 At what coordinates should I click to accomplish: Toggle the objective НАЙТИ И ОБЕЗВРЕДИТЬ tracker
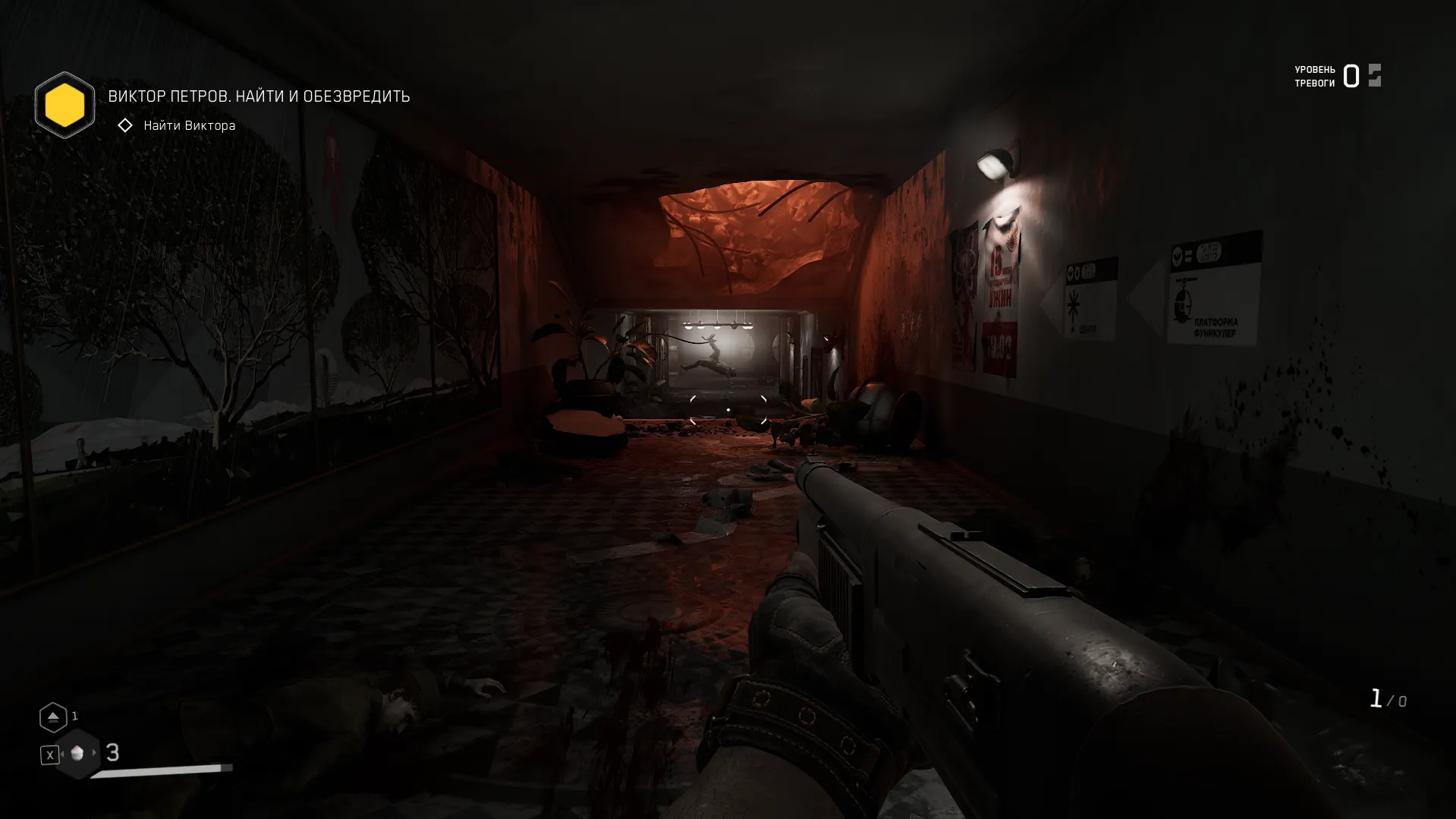coord(258,96)
